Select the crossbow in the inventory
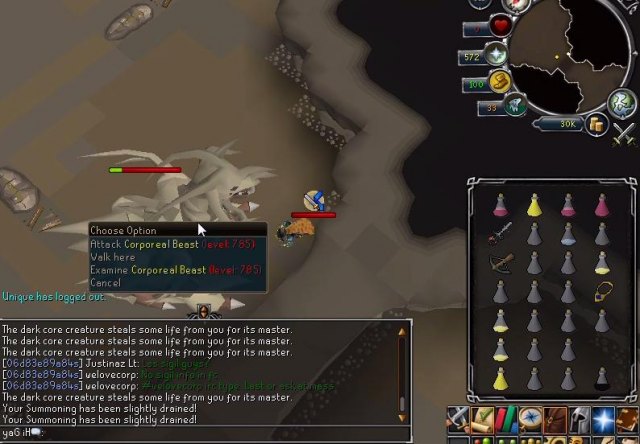 [x=501, y=262]
